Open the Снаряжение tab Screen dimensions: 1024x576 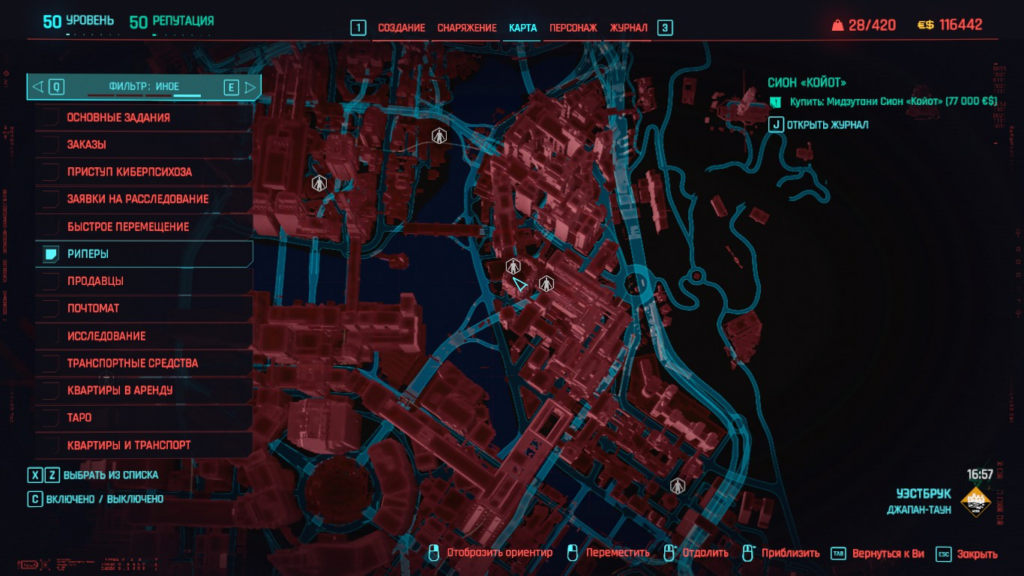click(x=466, y=28)
